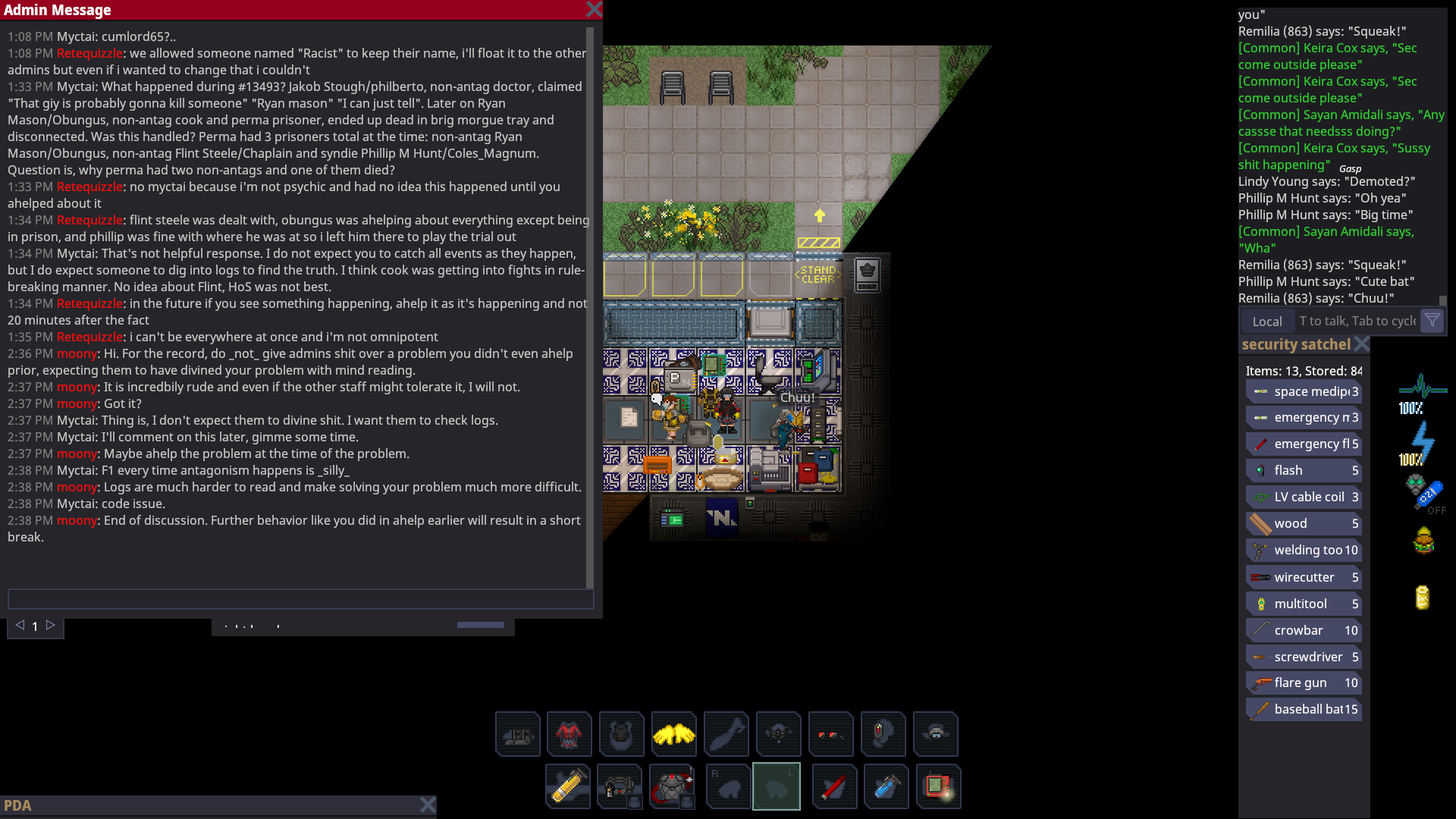Close the security satchel panel
The width and height of the screenshot is (1456, 819).
click(1362, 344)
